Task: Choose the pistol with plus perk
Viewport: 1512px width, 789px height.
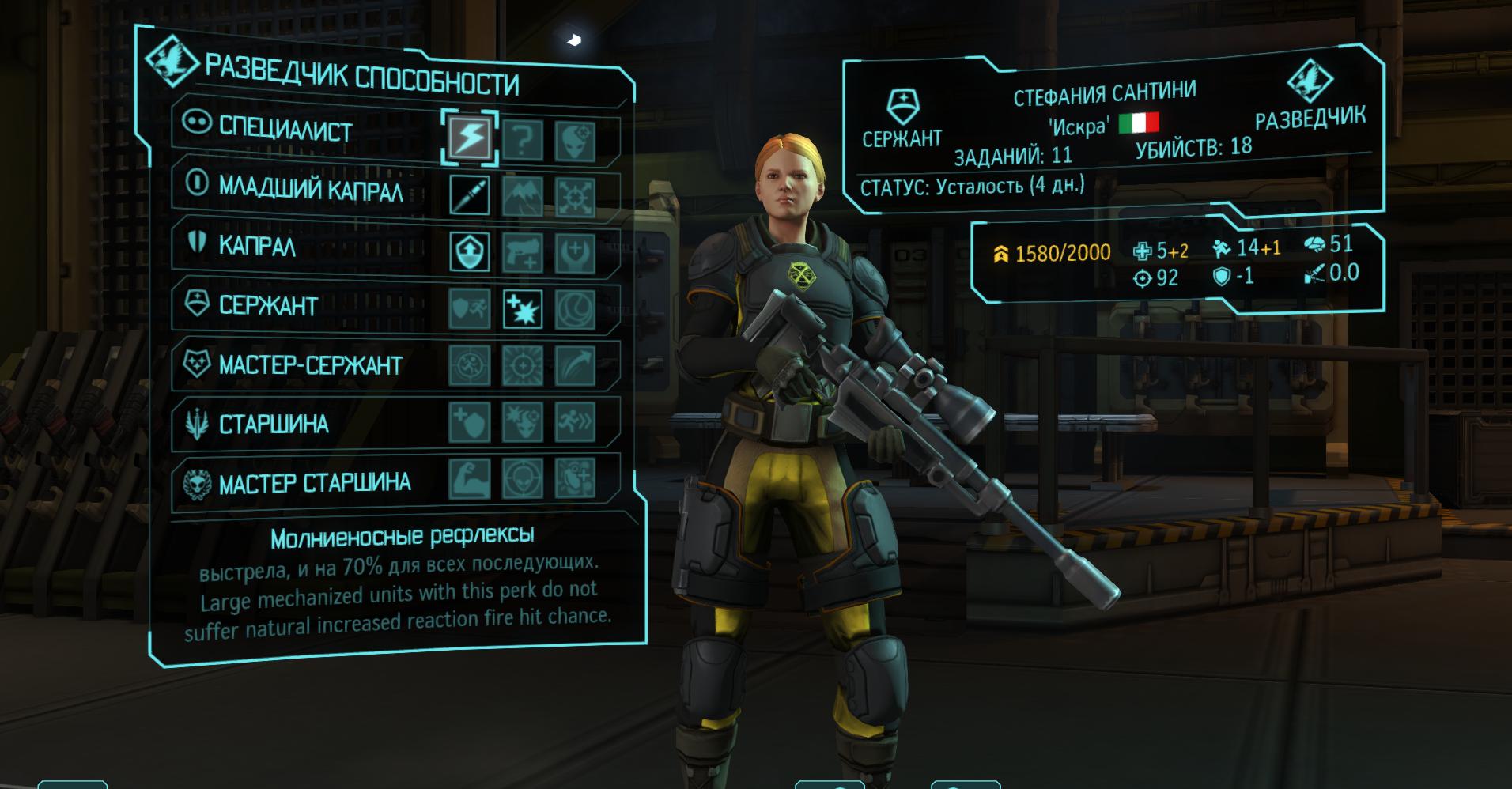Action: click(523, 252)
